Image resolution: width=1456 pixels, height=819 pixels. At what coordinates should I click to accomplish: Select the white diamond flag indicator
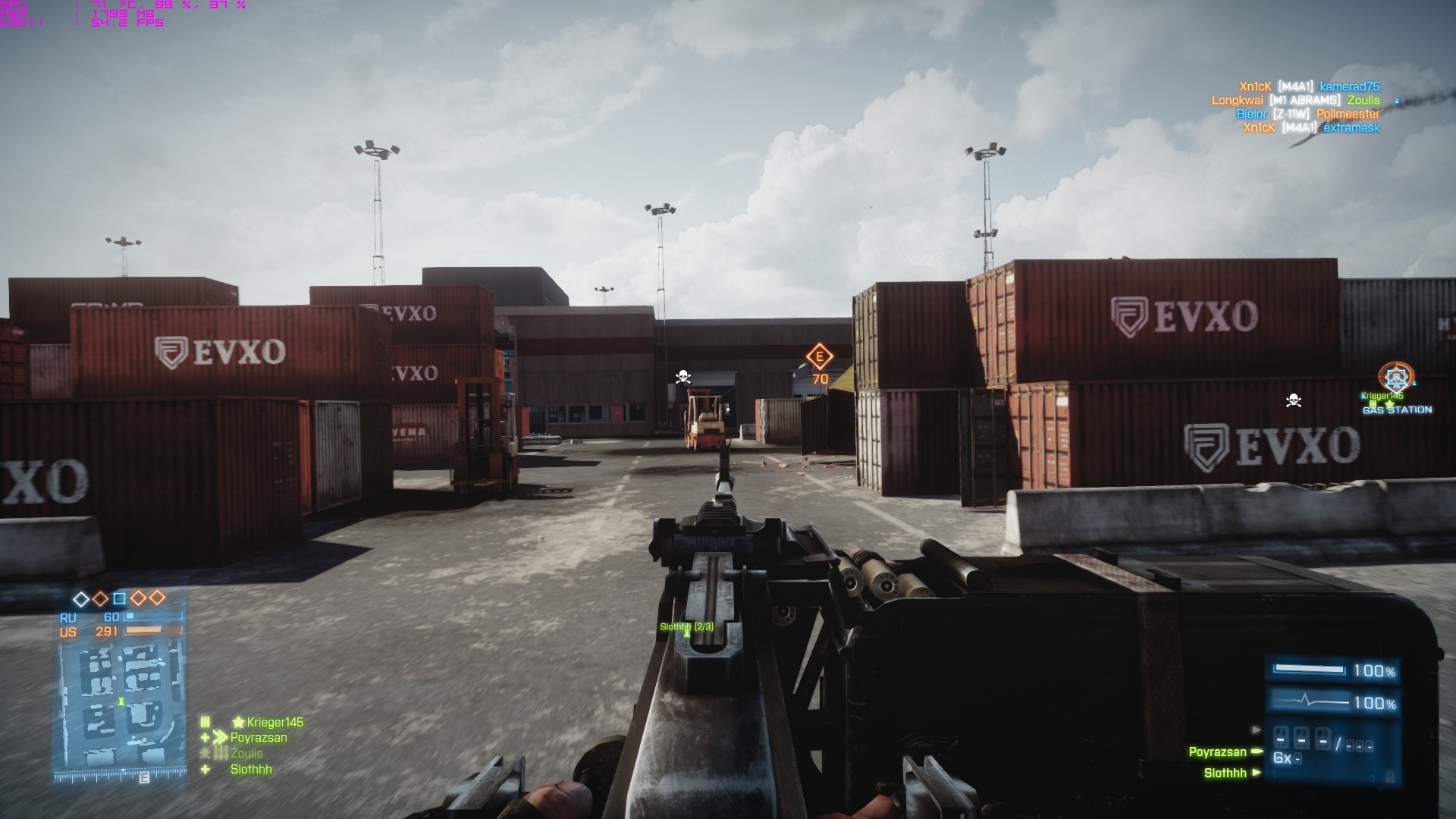pyautogui.click(x=81, y=599)
